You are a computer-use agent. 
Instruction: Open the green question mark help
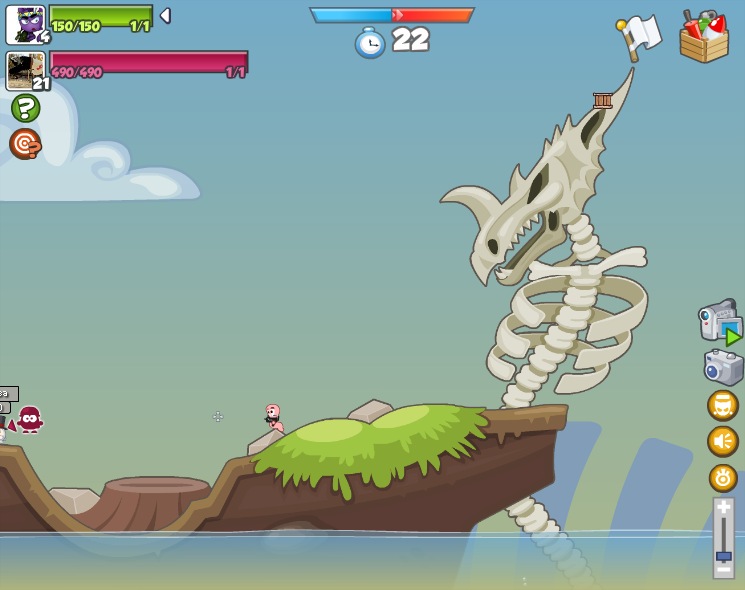tap(25, 108)
